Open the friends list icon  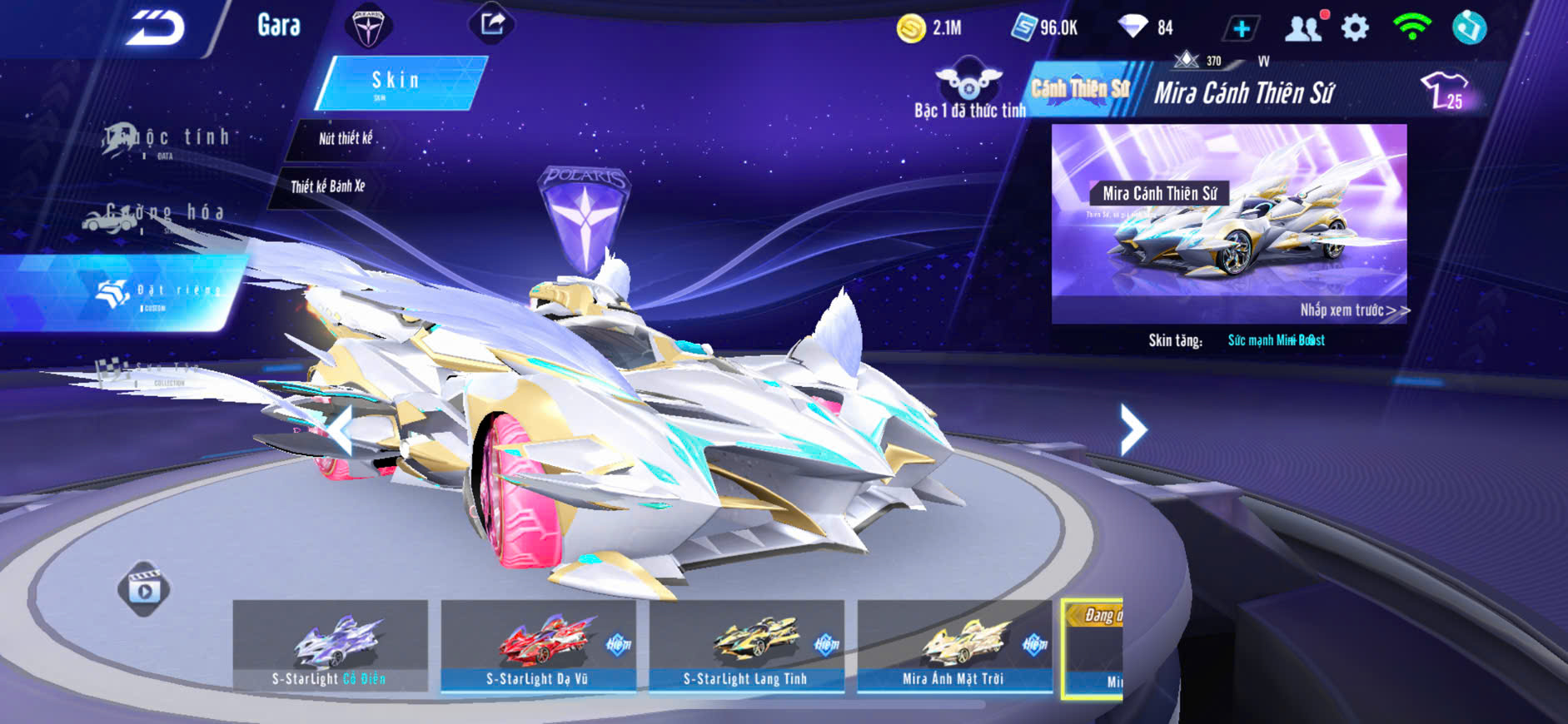(1303, 28)
